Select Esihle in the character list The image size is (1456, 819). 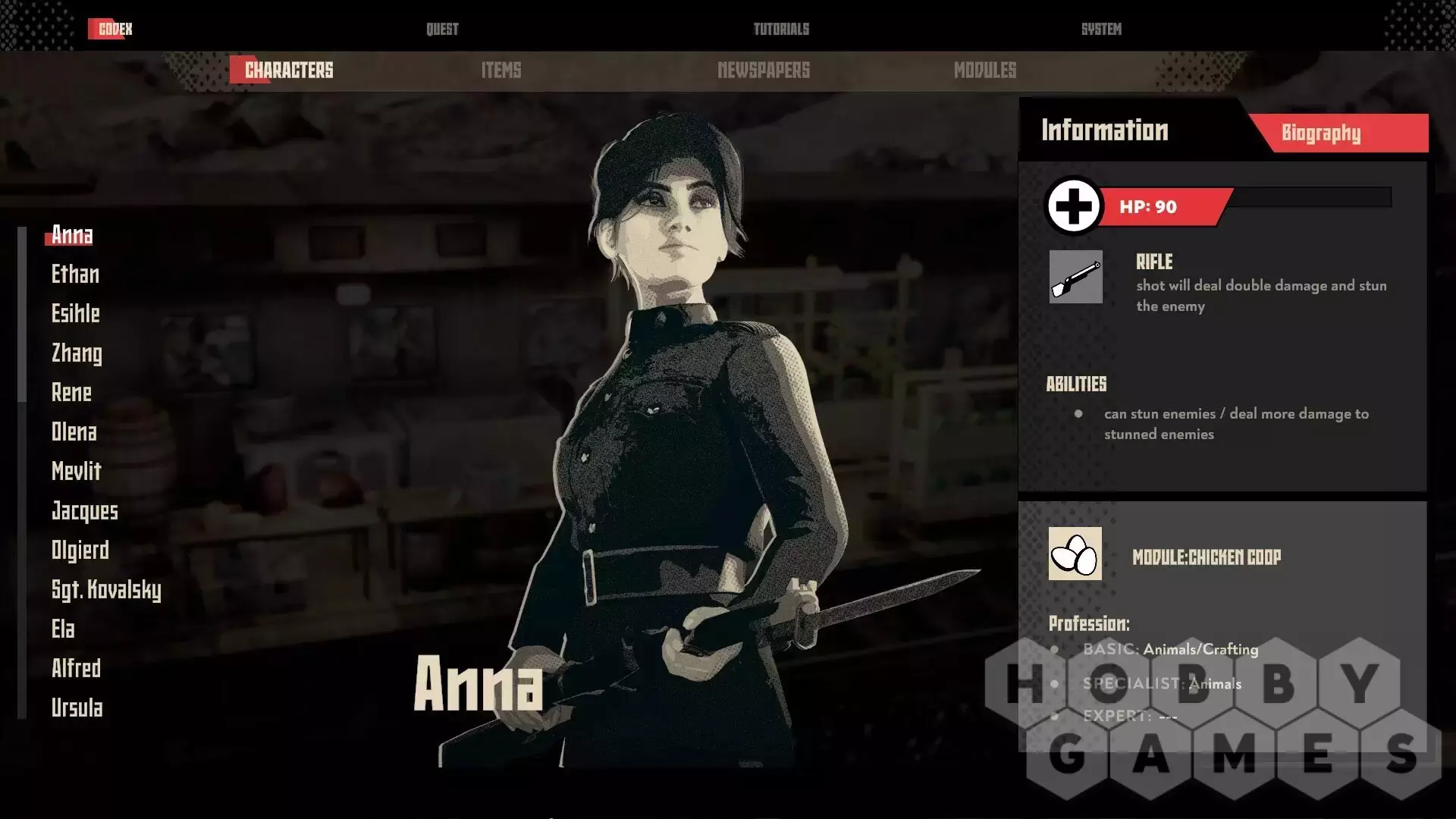[75, 314]
